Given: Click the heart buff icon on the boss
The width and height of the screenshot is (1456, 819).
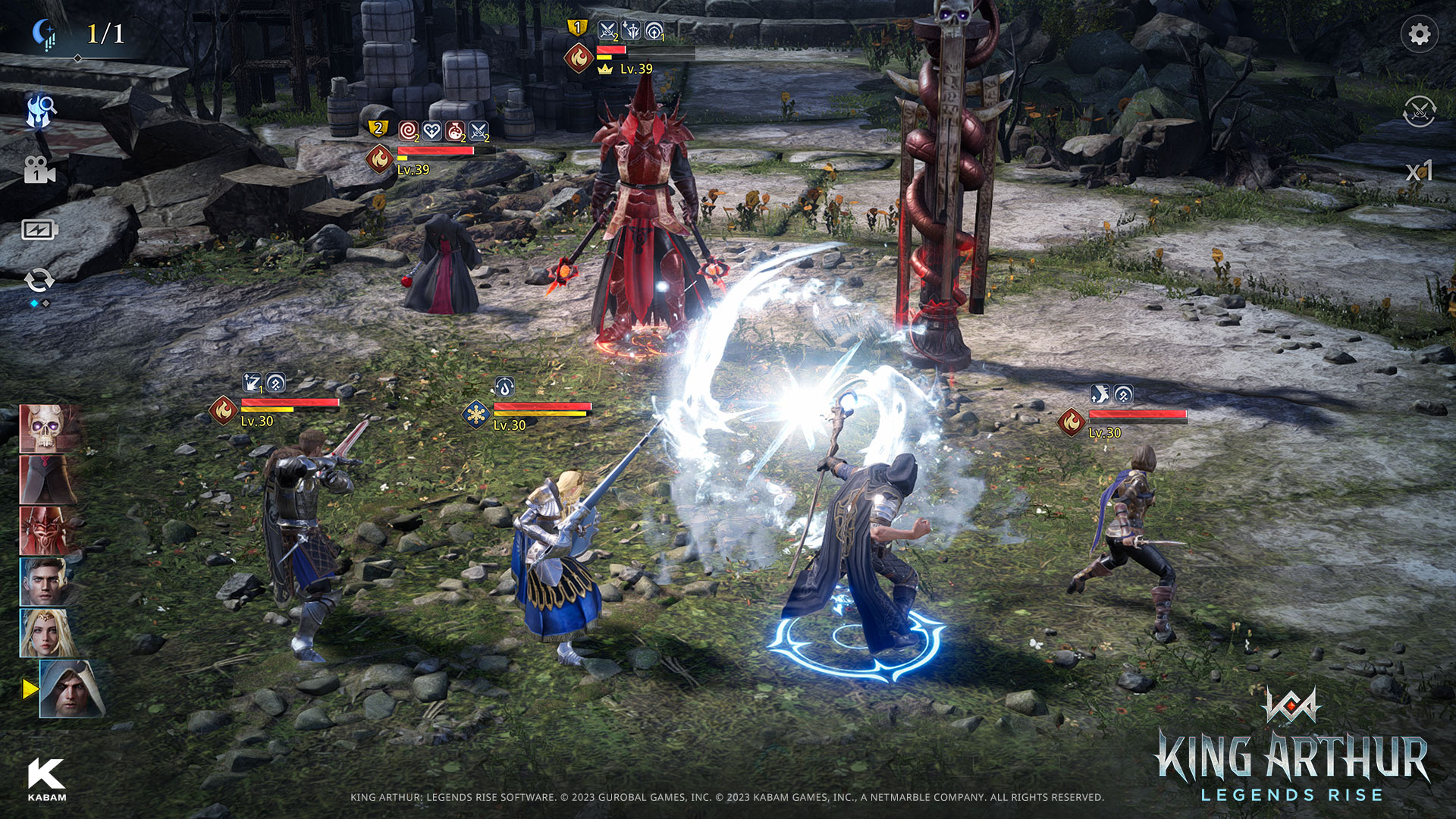Looking at the screenshot, I should [431, 130].
